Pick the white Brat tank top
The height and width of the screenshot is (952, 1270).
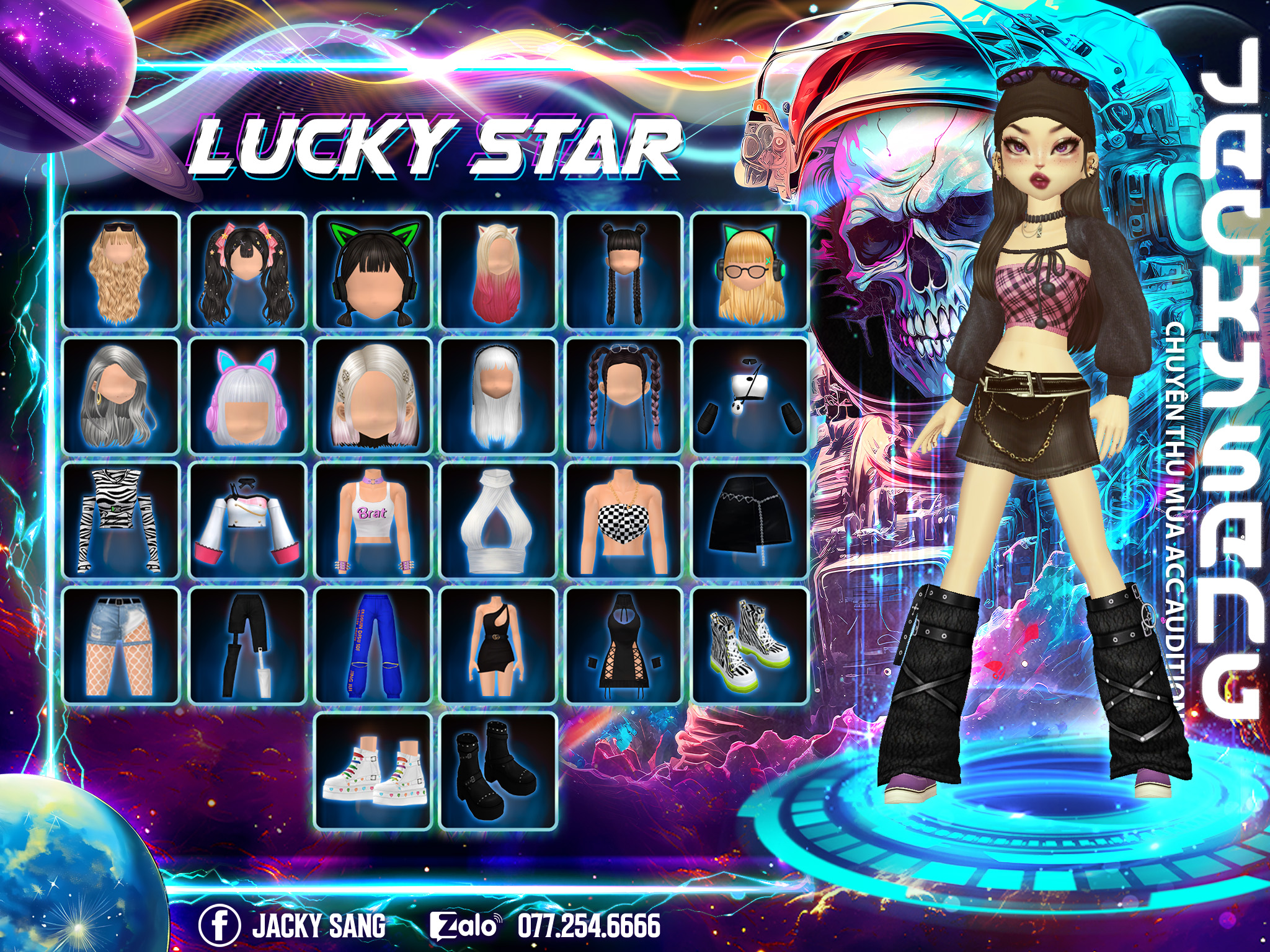pyautogui.click(x=373, y=521)
